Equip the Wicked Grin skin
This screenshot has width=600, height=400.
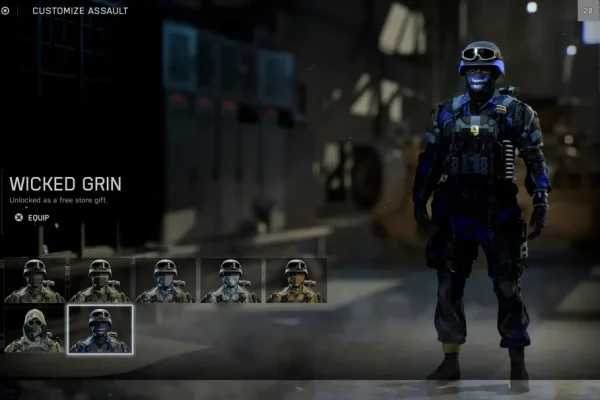[32, 217]
